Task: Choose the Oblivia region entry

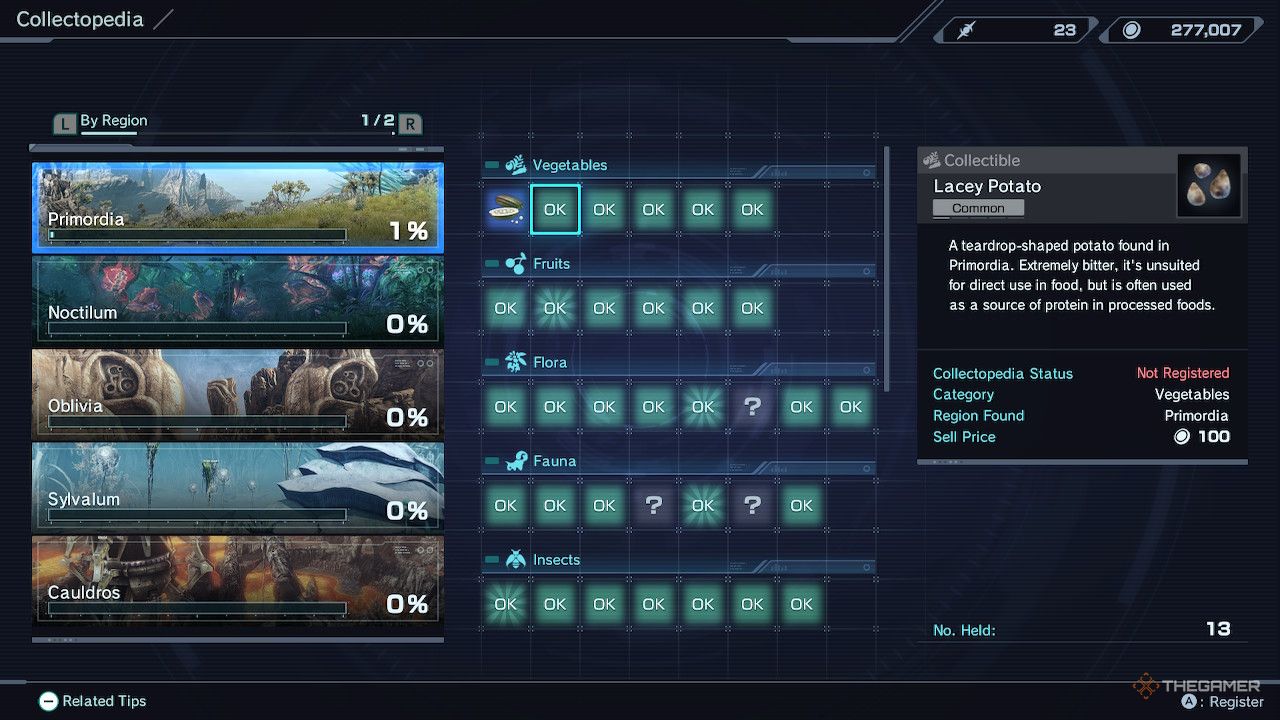Action: point(238,393)
